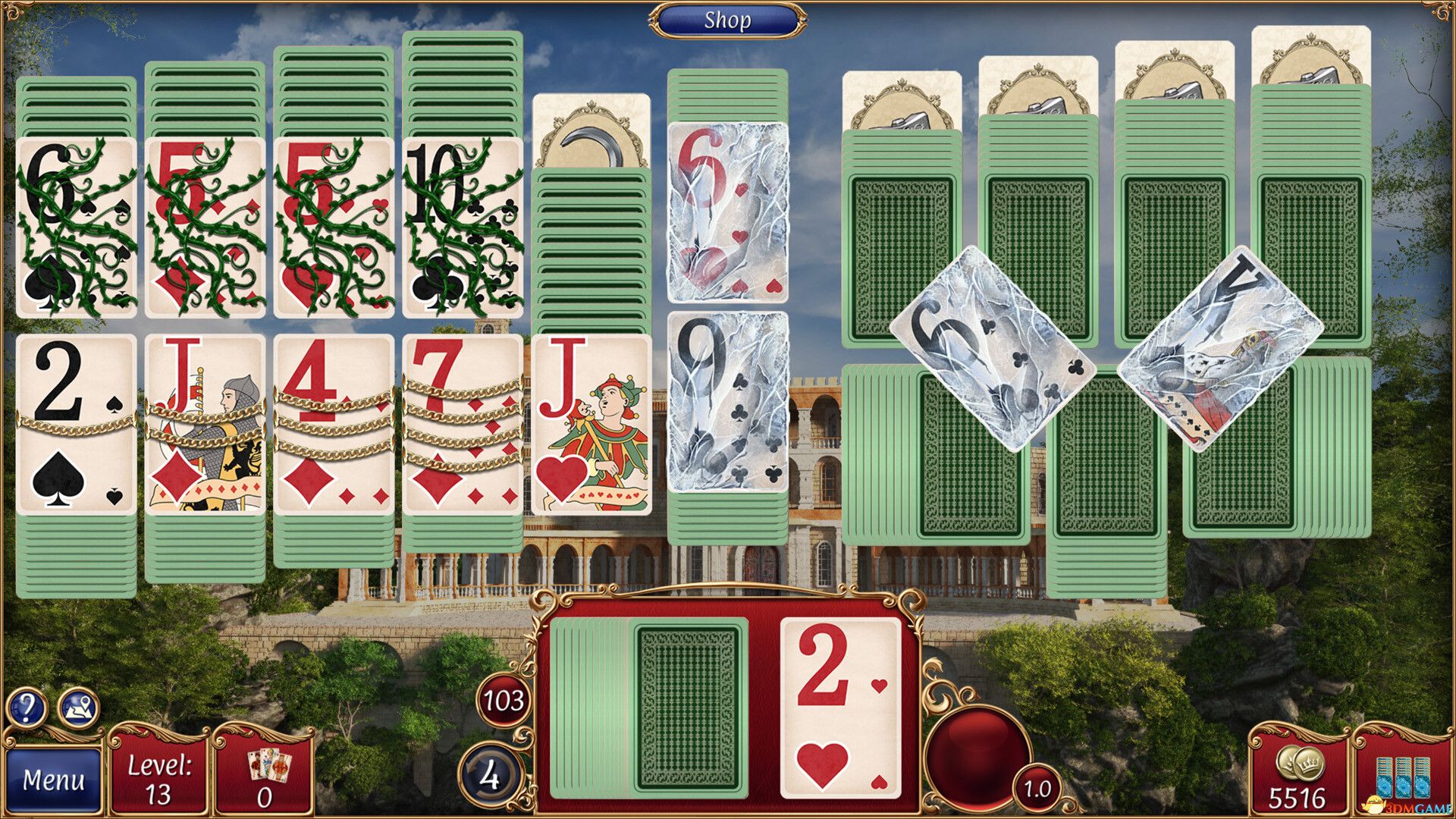This screenshot has width=1456, height=819.
Task: Open the Shop at the top
Action: 726,20
